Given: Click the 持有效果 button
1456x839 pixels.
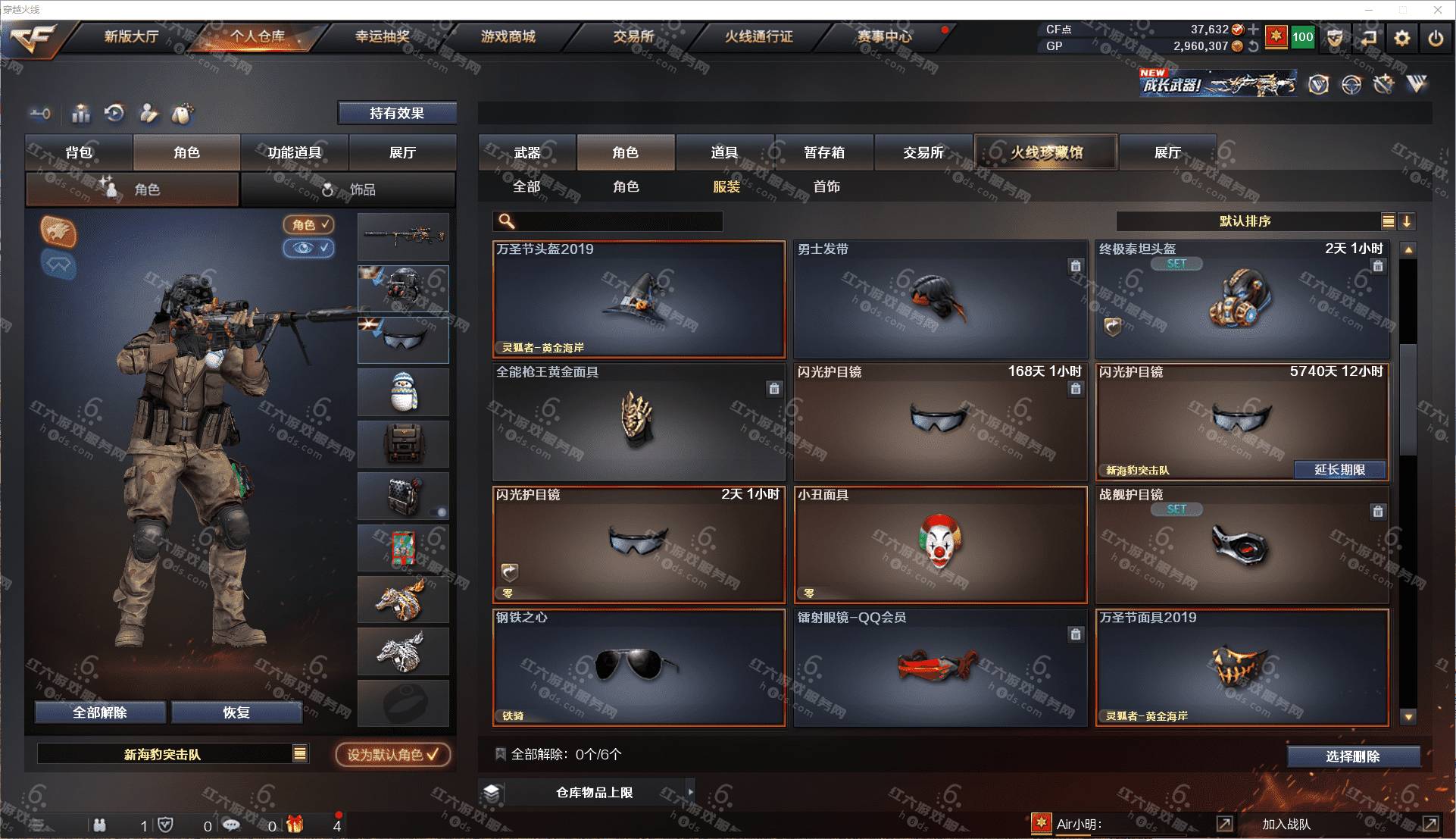Looking at the screenshot, I should click(x=397, y=113).
